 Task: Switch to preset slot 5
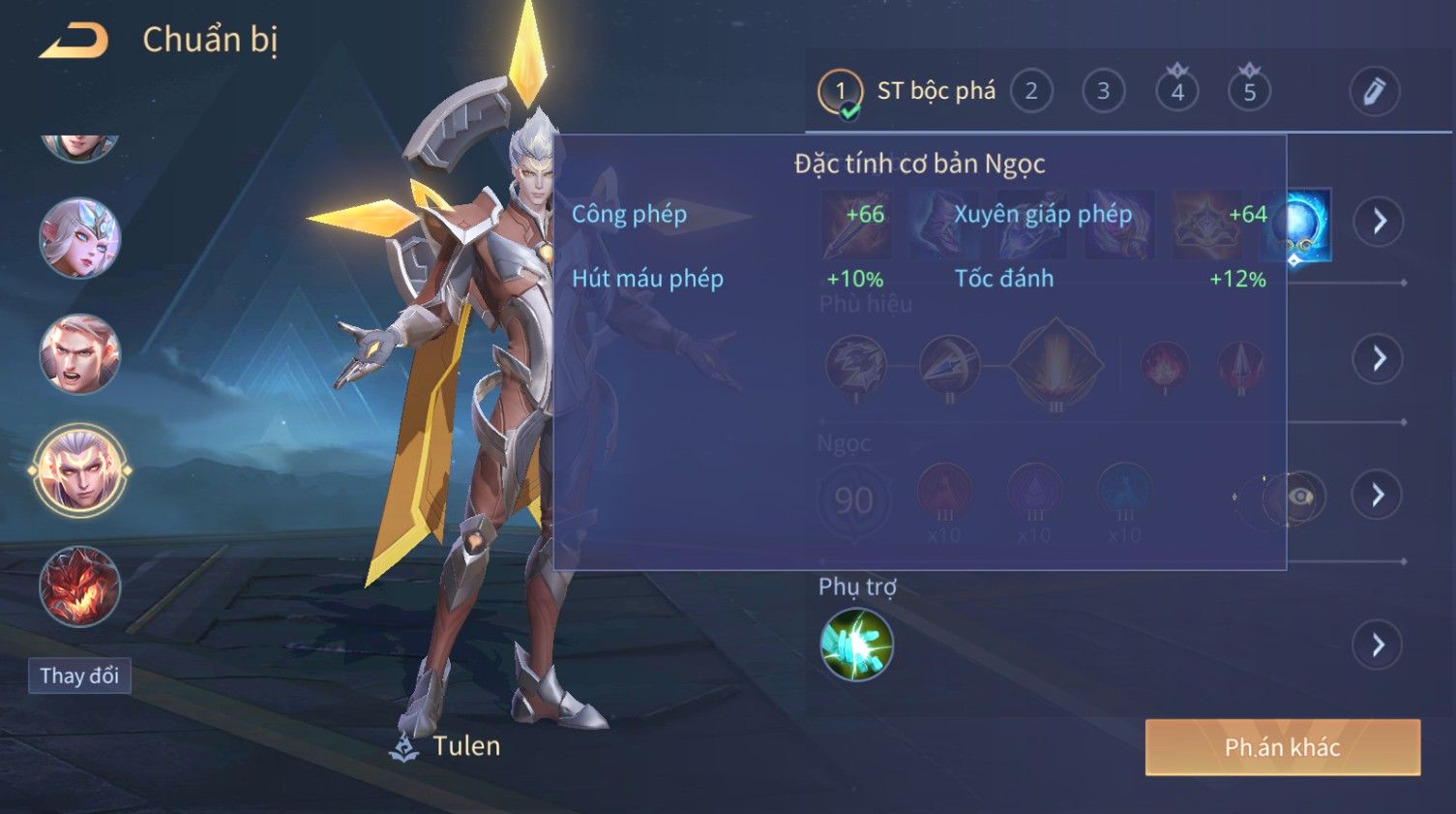1249,92
